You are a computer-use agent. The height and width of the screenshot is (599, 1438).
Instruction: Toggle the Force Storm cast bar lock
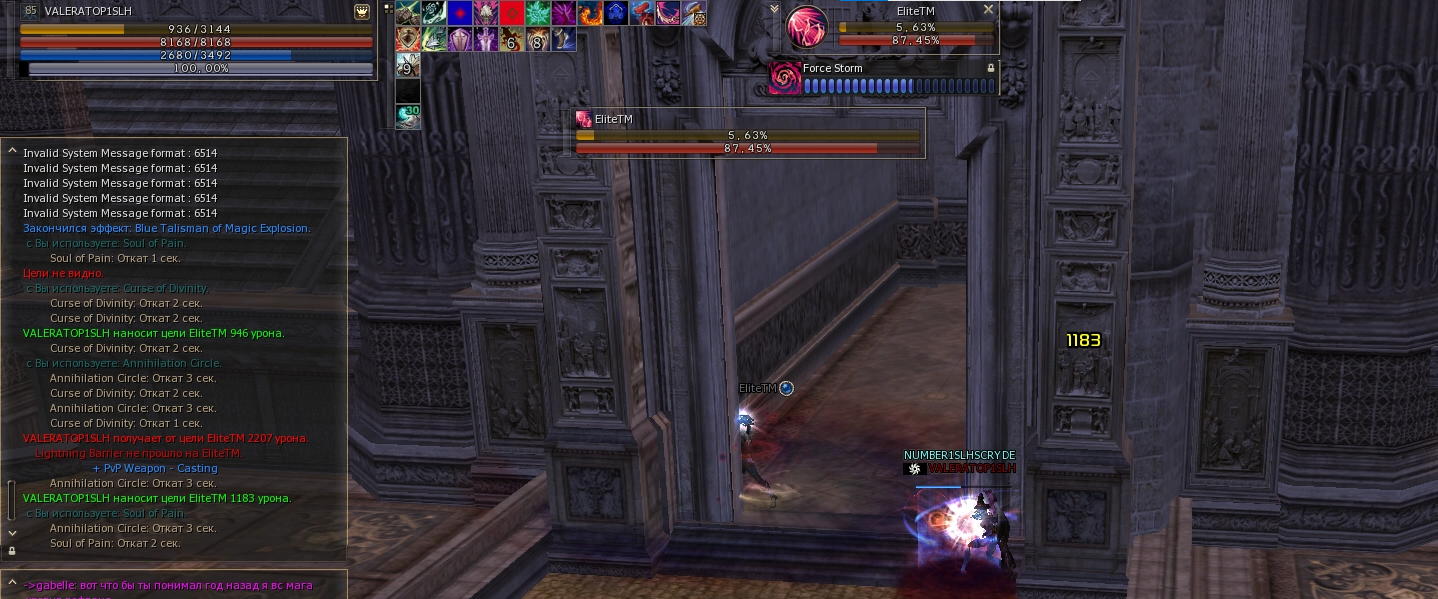click(991, 68)
